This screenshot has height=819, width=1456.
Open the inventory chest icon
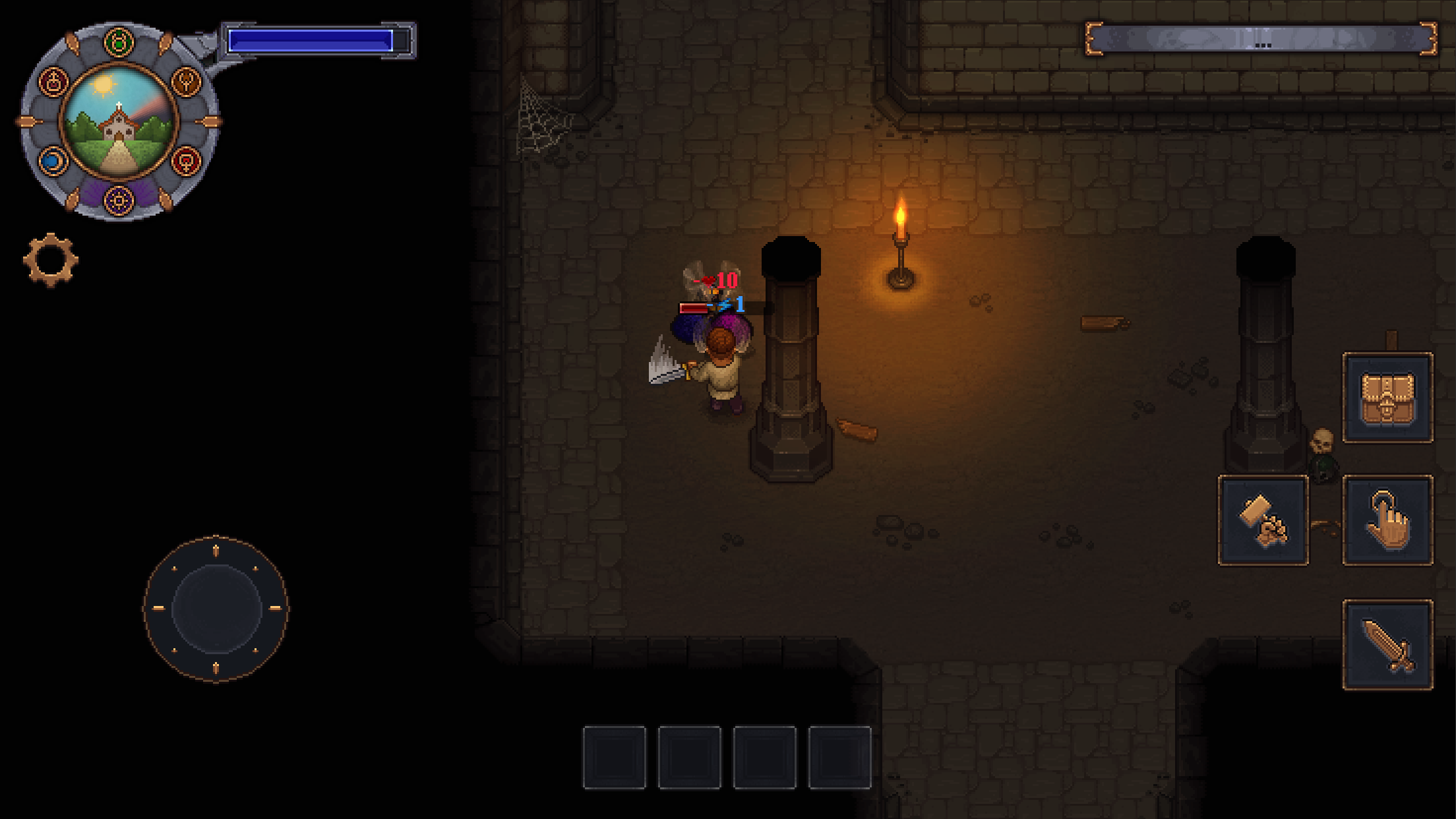pyautogui.click(x=1389, y=396)
